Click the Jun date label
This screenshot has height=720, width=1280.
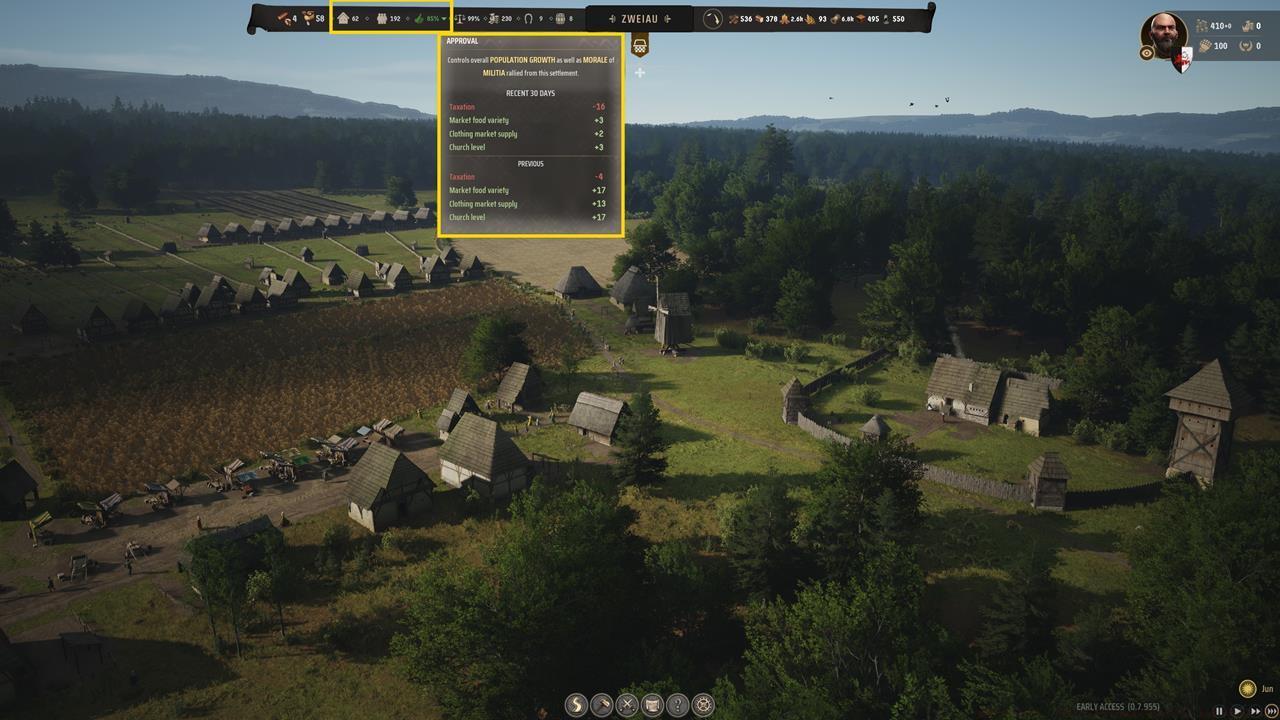(1267, 689)
